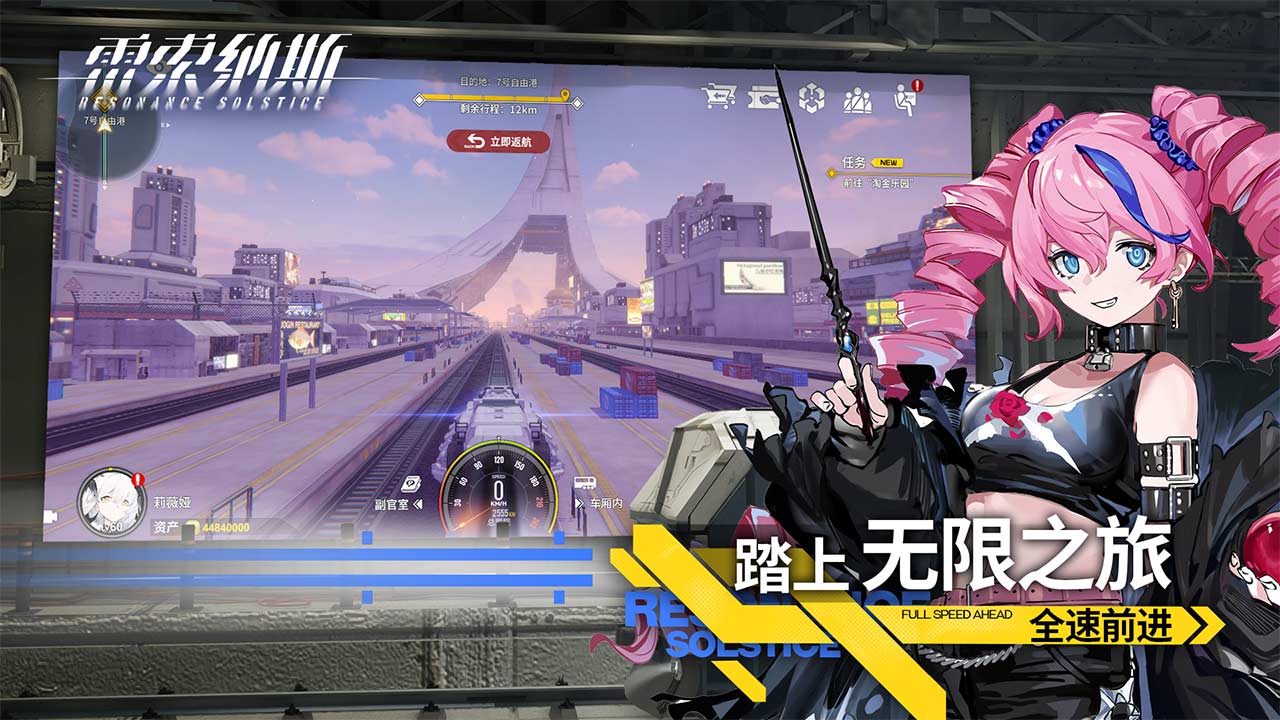Click the book icon beside 副官室
Image resolution: width=1280 pixels, height=720 pixels.
click(410, 484)
